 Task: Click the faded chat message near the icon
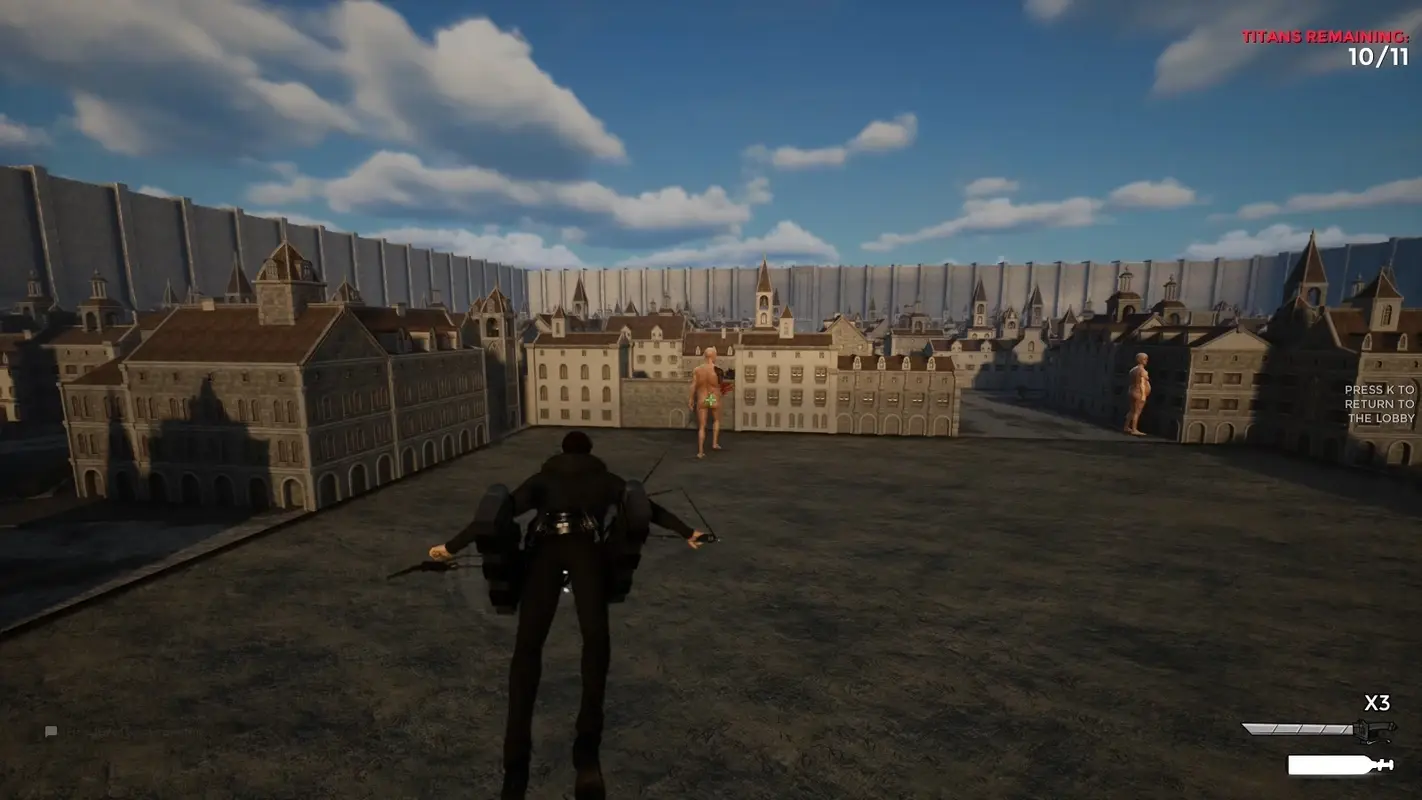(x=117, y=733)
